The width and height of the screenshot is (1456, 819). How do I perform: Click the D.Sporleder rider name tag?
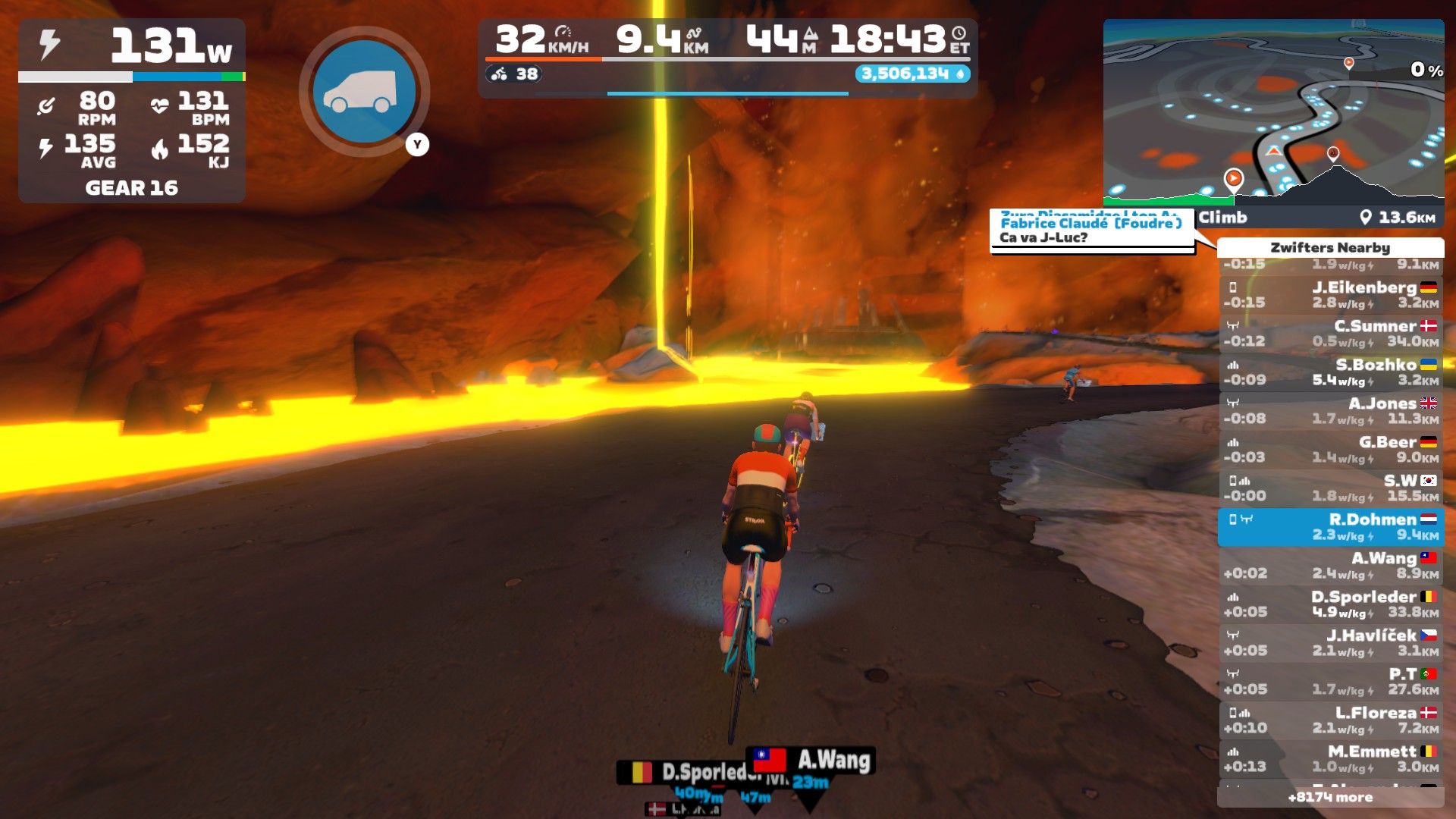click(686, 772)
